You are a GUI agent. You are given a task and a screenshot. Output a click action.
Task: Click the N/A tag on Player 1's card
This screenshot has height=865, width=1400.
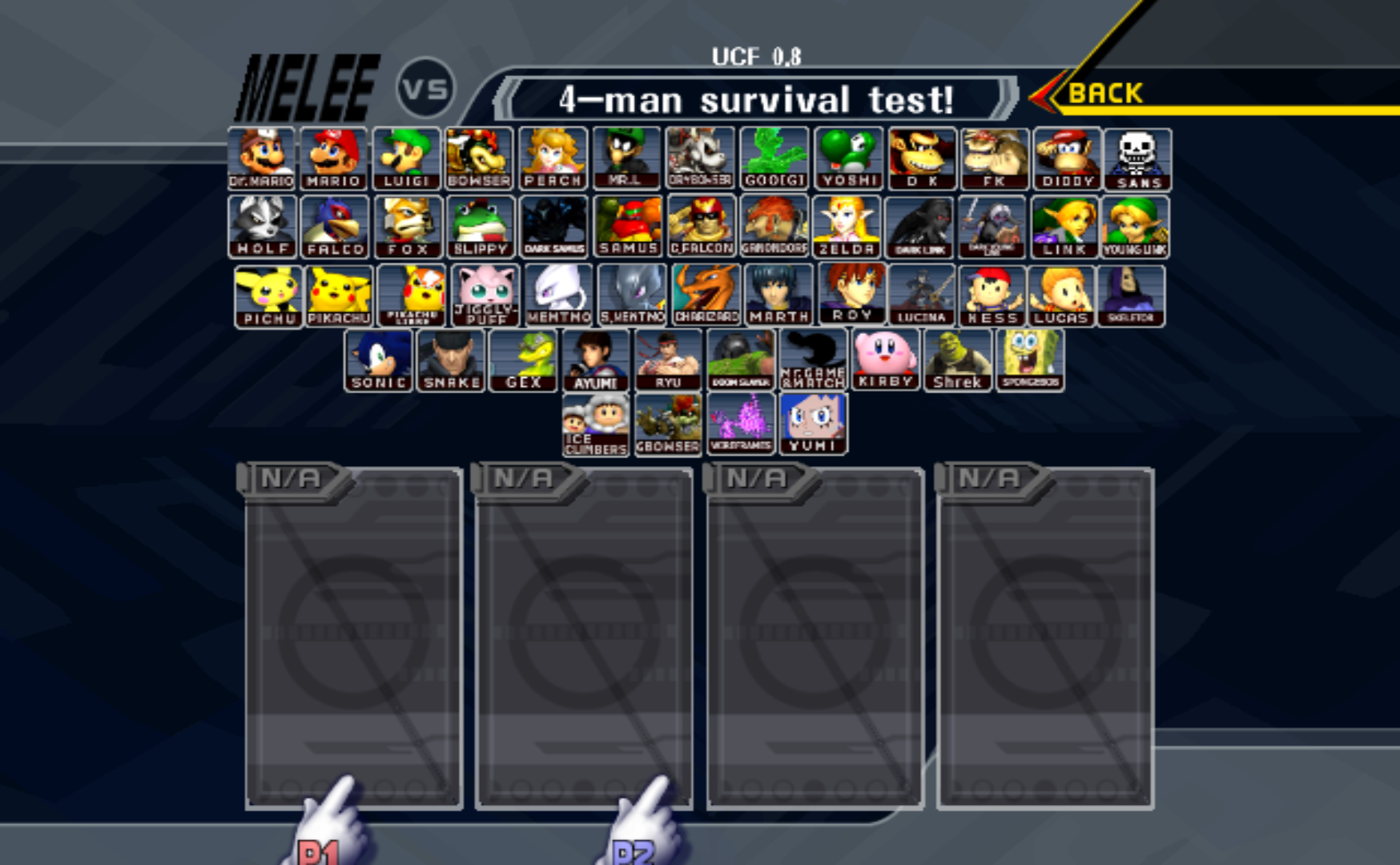[x=290, y=477]
